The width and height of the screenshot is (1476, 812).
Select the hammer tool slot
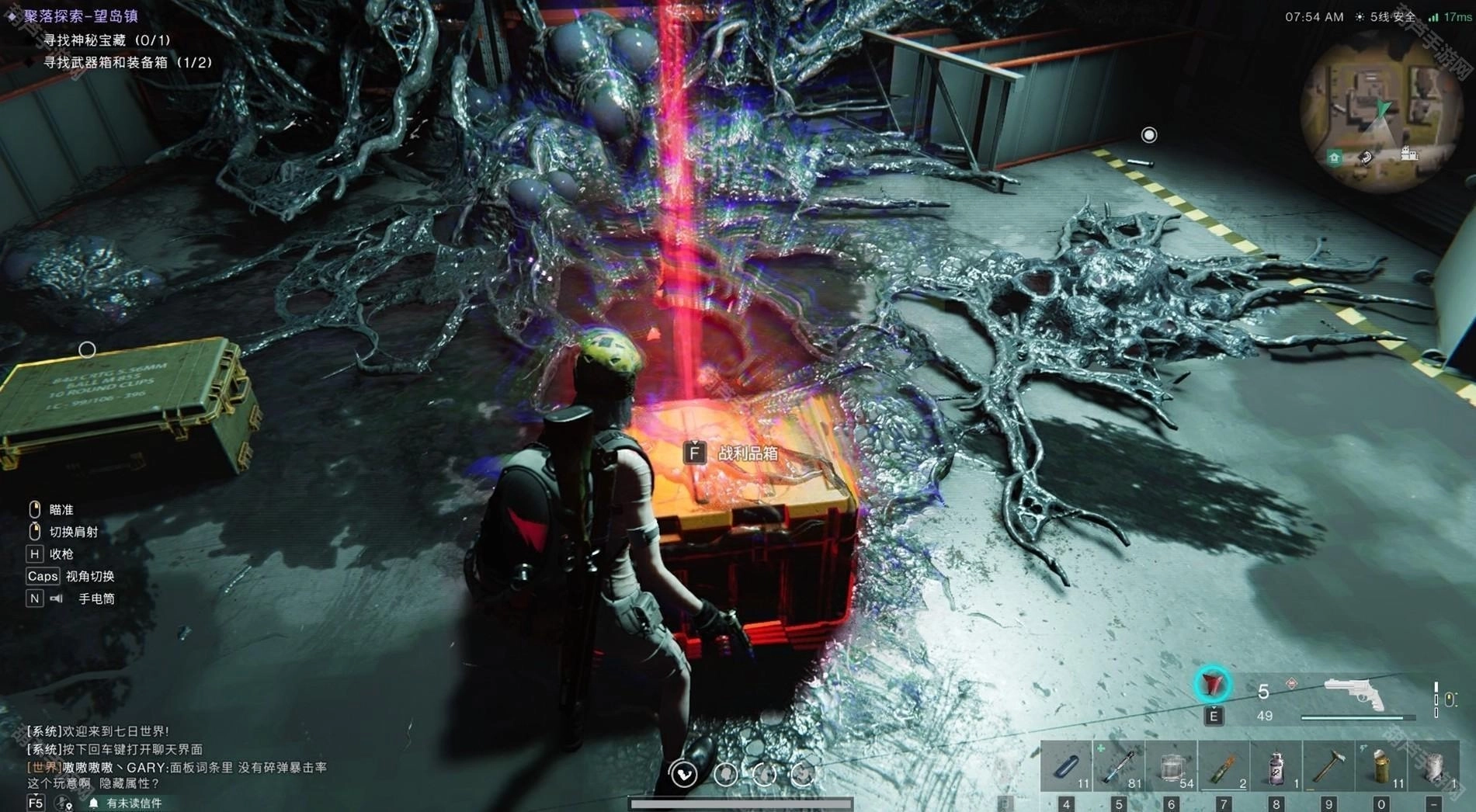[1329, 767]
